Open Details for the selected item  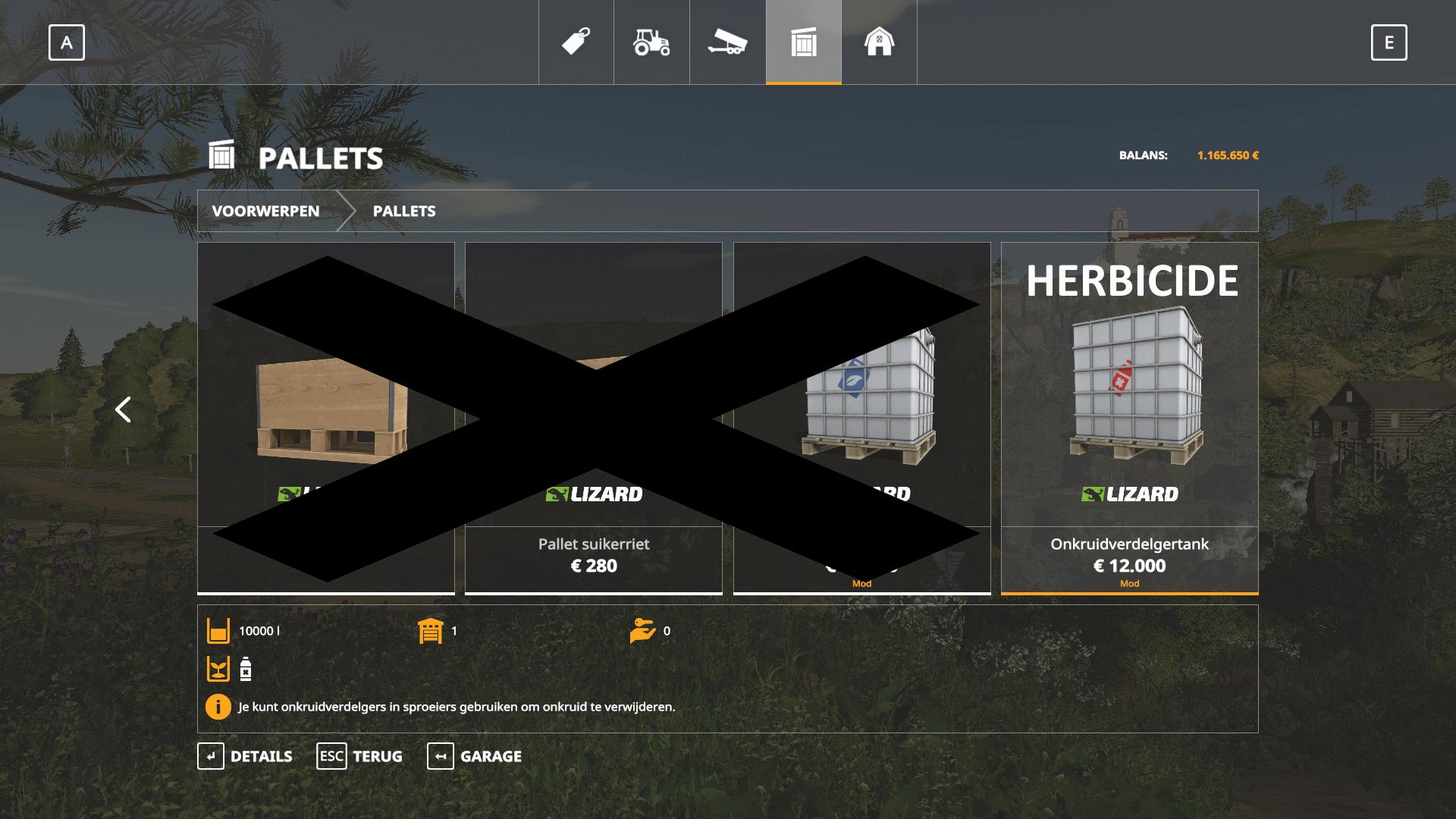(x=245, y=756)
